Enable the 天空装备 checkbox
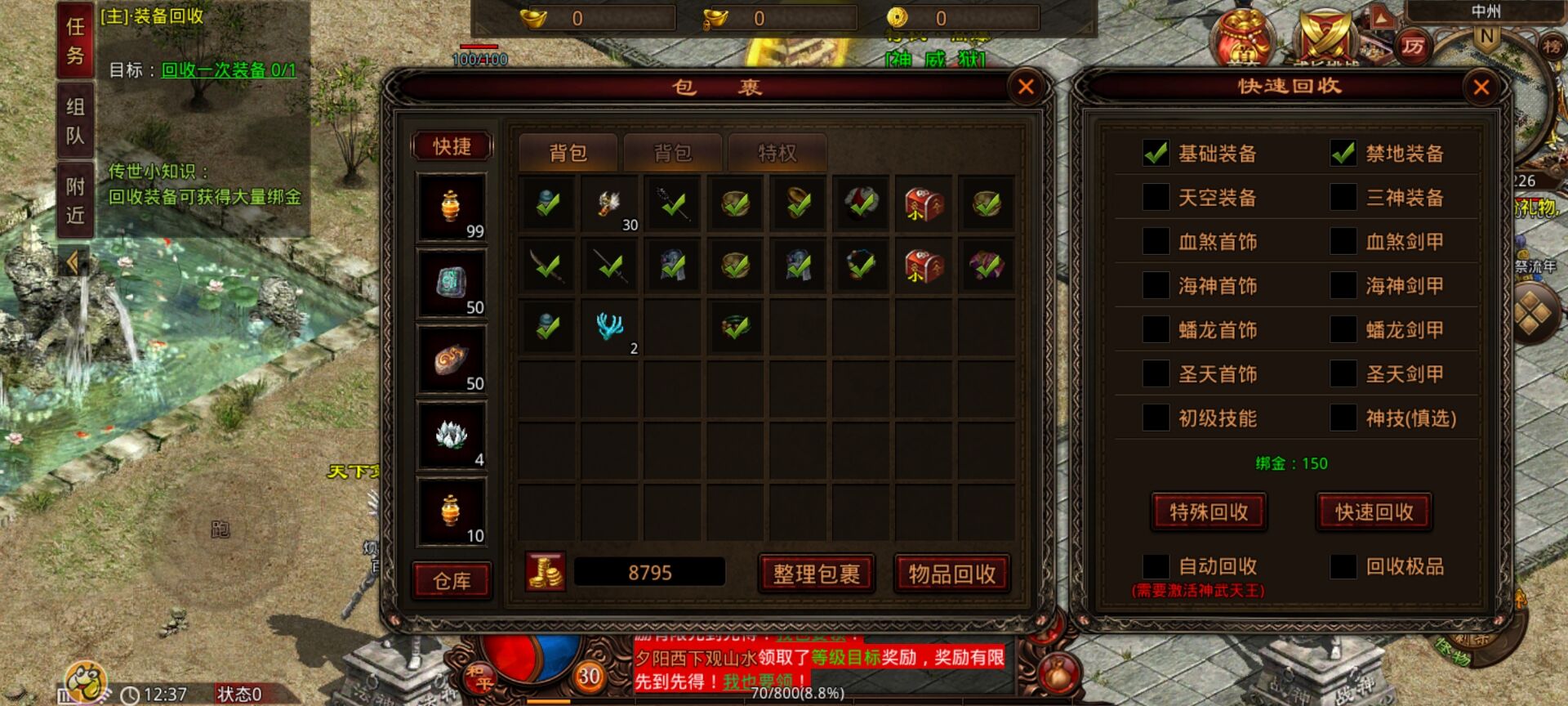1568x706 pixels. [x=1157, y=198]
